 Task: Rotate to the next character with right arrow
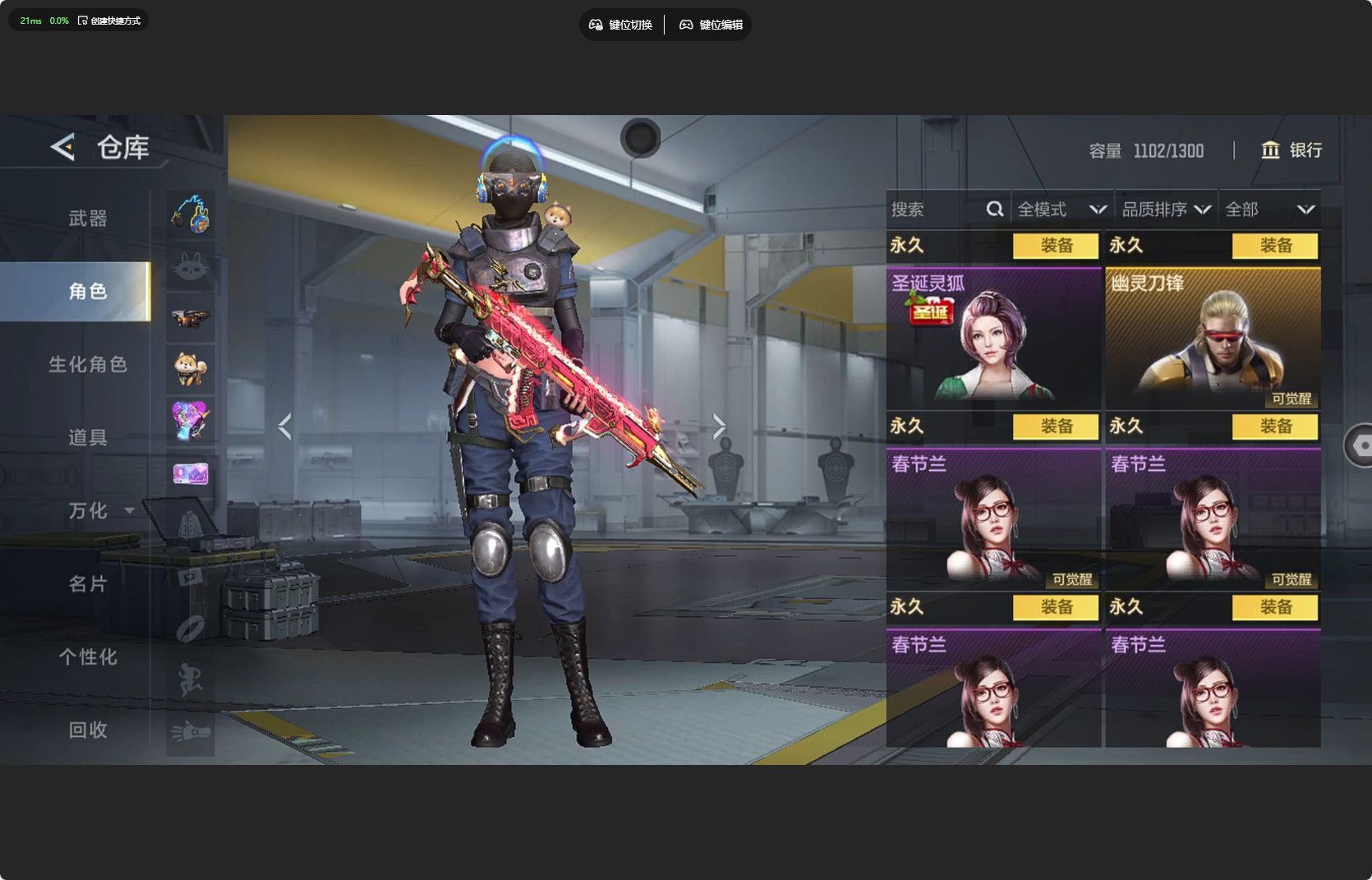tap(719, 426)
